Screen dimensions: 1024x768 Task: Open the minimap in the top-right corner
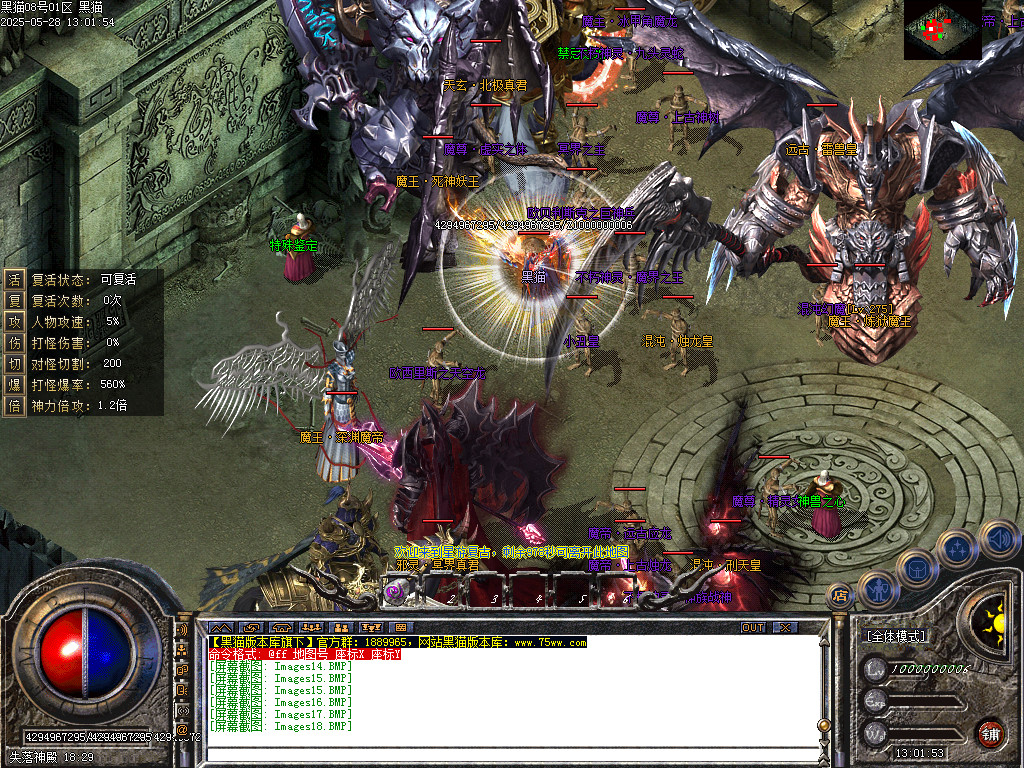pos(942,30)
